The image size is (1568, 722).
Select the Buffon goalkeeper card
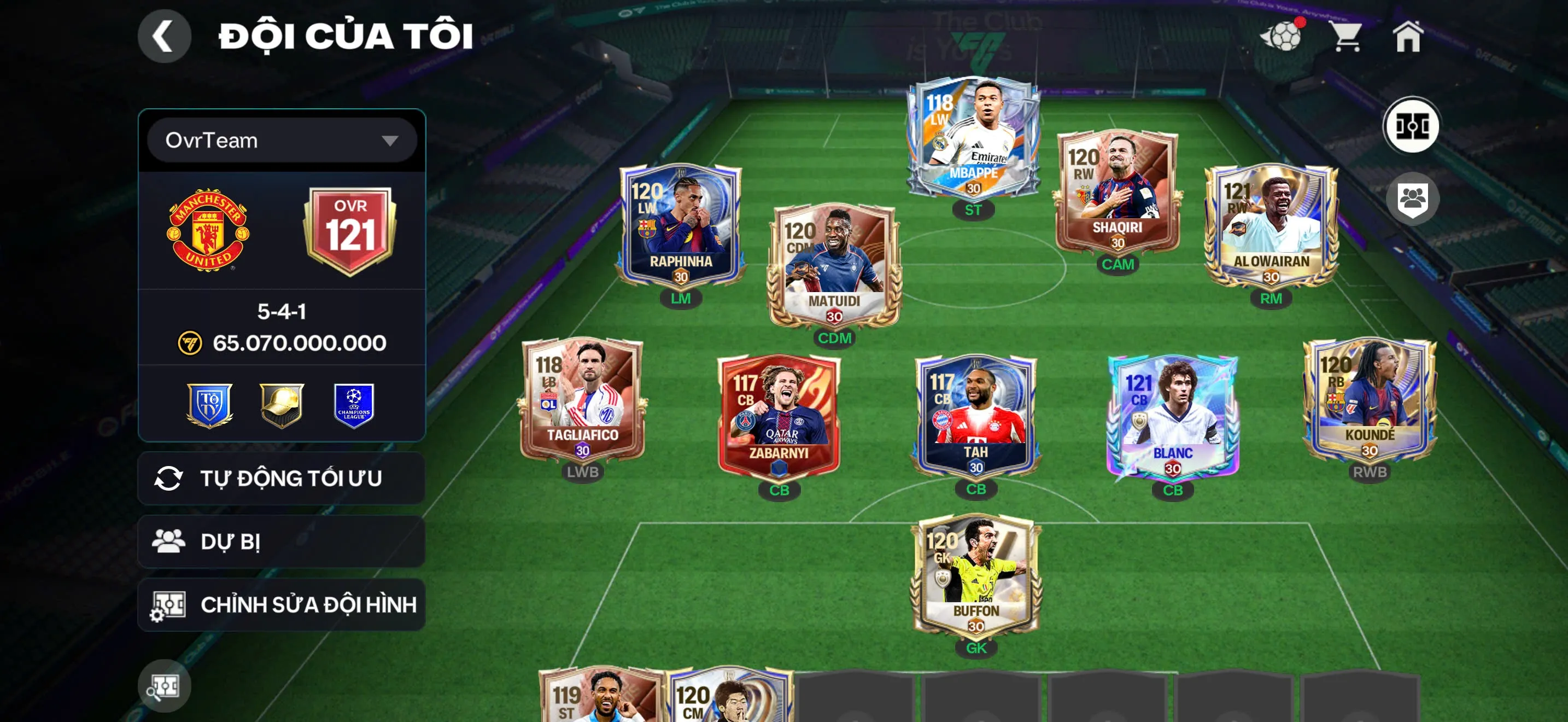pos(976,575)
